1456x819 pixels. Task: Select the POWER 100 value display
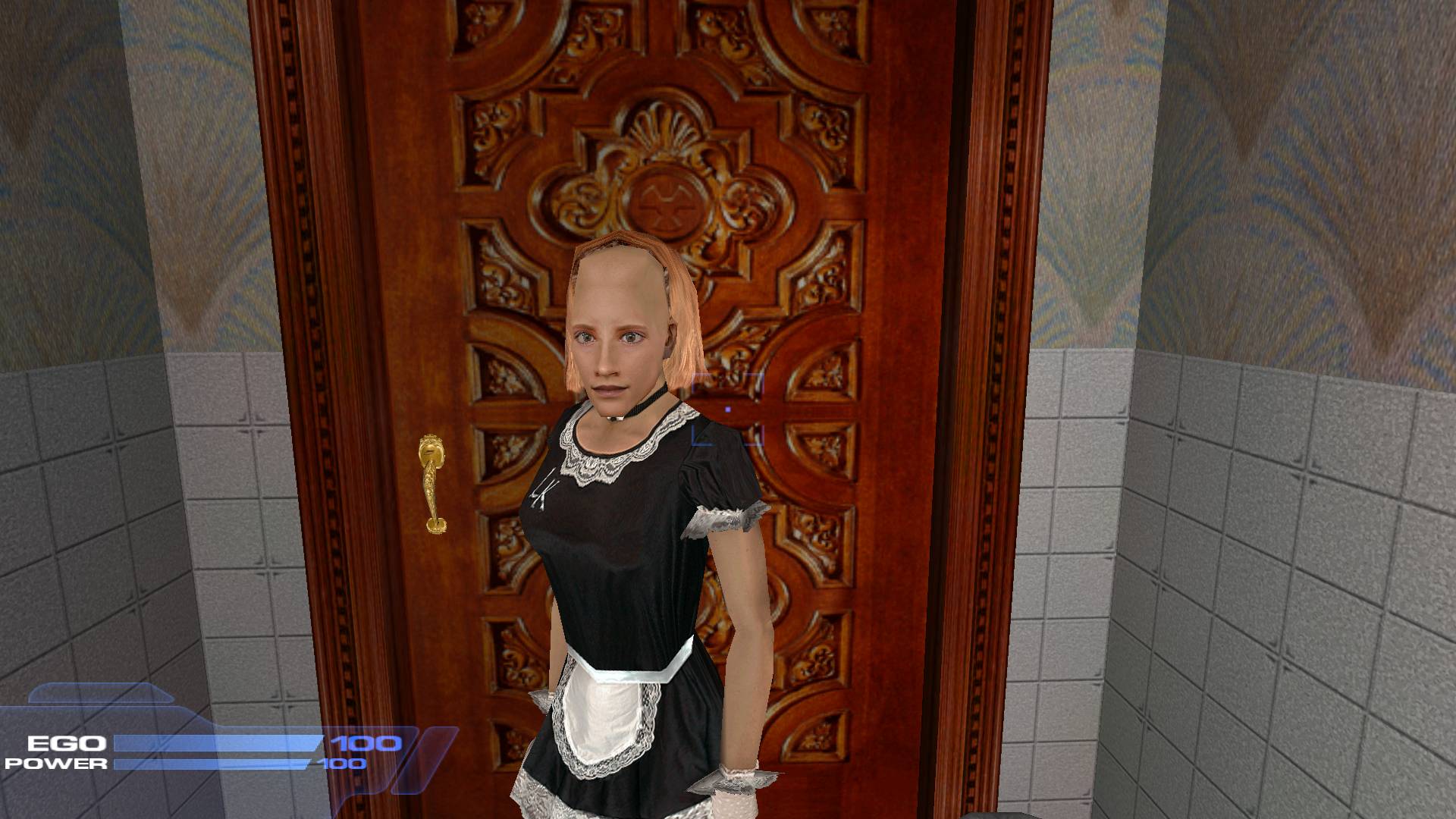tap(345, 764)
